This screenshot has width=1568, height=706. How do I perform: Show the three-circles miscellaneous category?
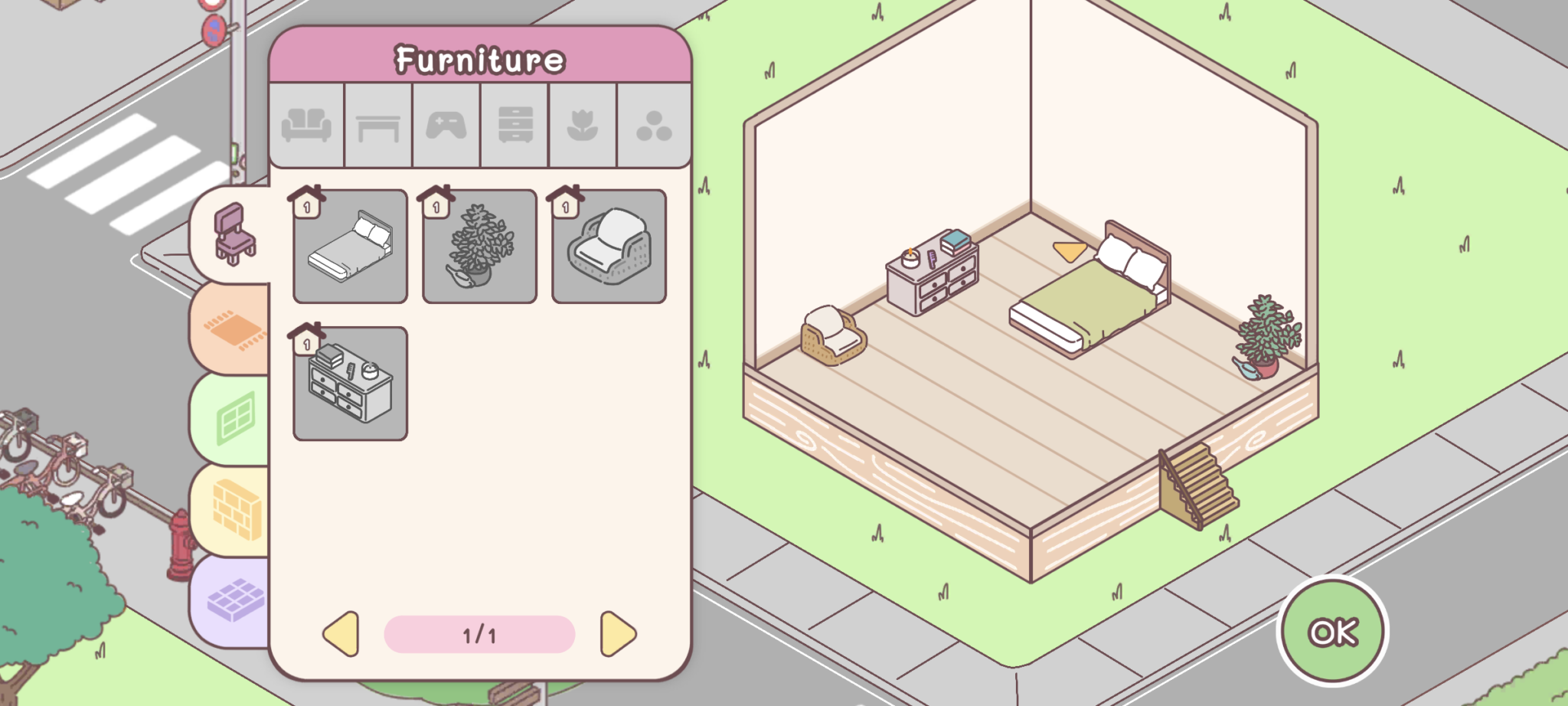coord(654,125)
